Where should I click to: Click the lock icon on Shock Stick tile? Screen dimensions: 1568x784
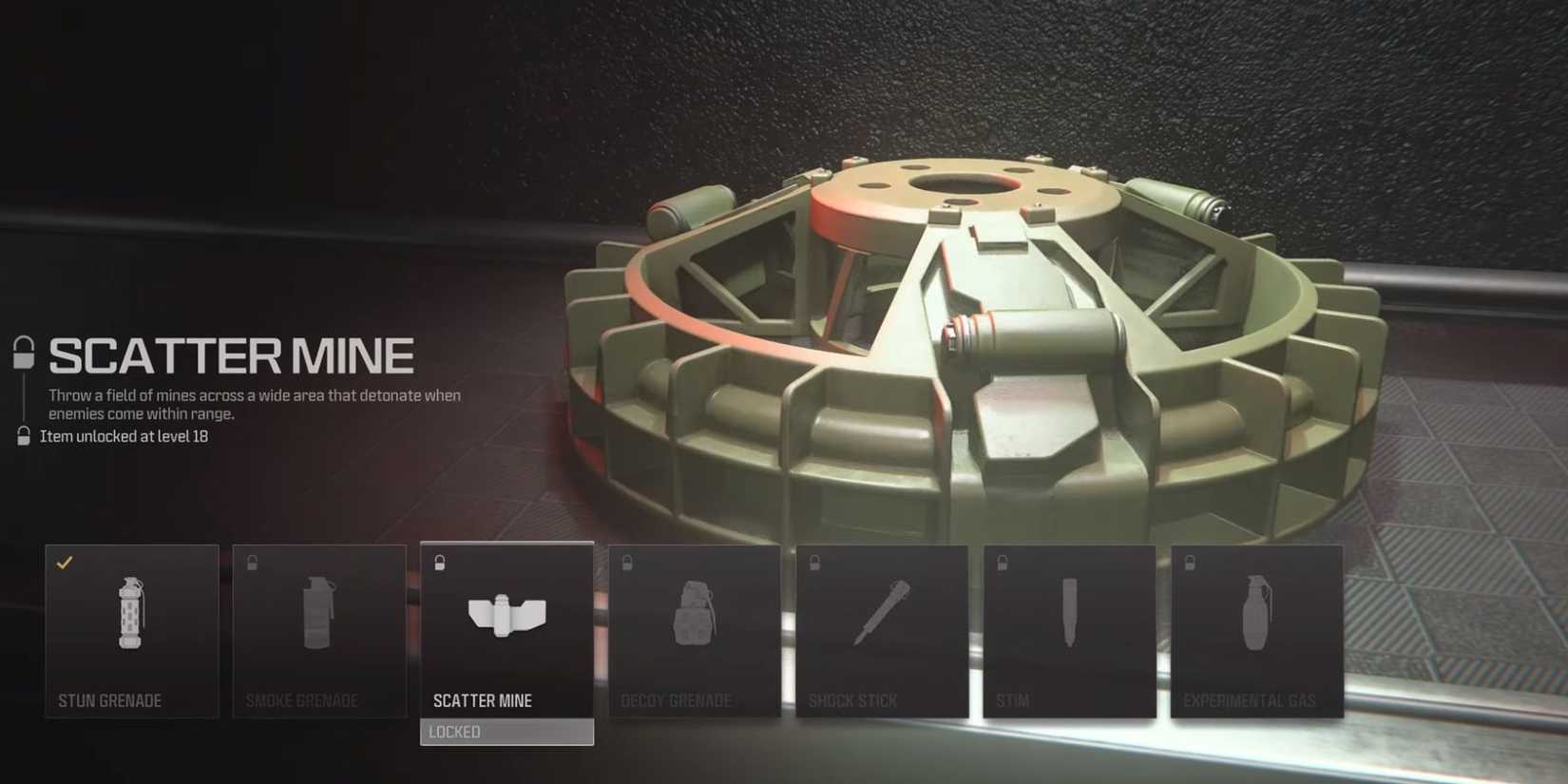coord(814,561)
